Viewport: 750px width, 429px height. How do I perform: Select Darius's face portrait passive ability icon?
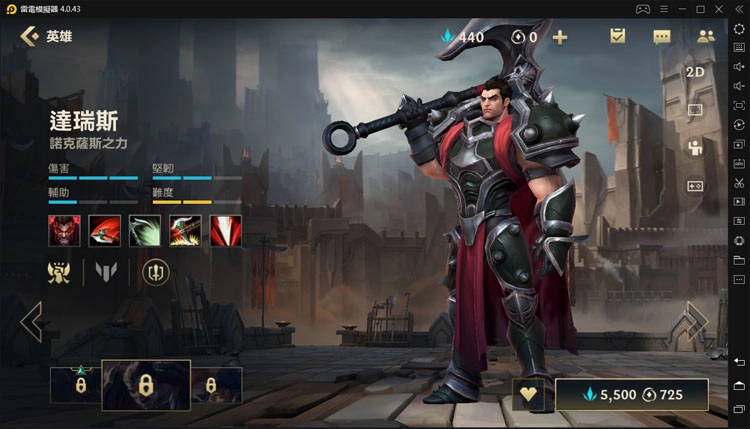[x=64, y=230]
